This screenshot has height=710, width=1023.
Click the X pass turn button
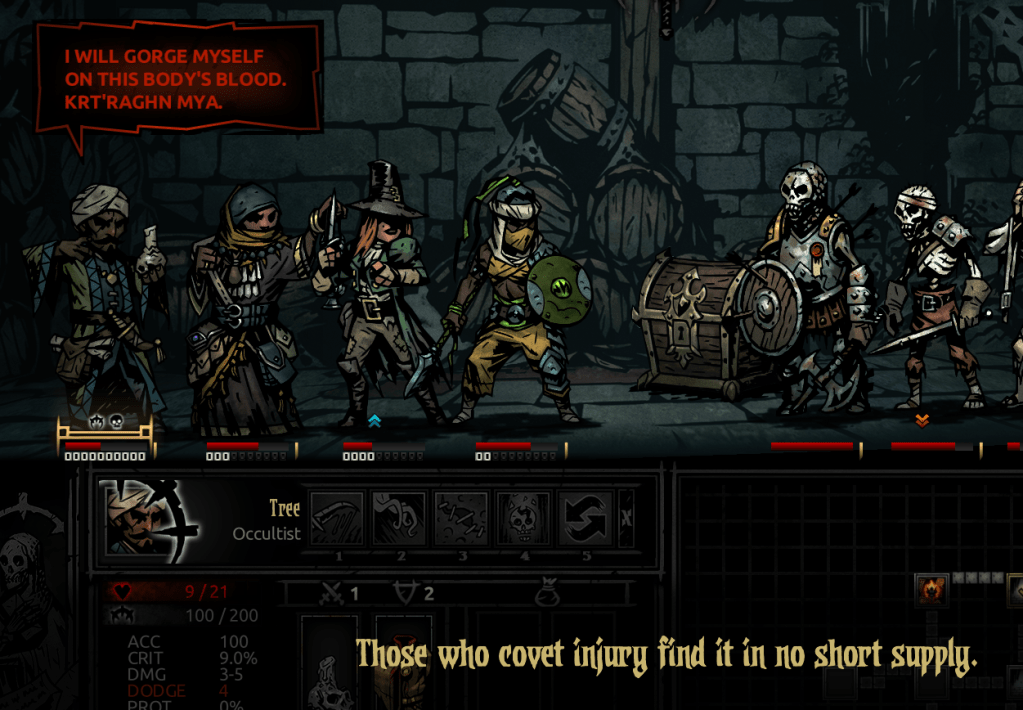point(627,518)
